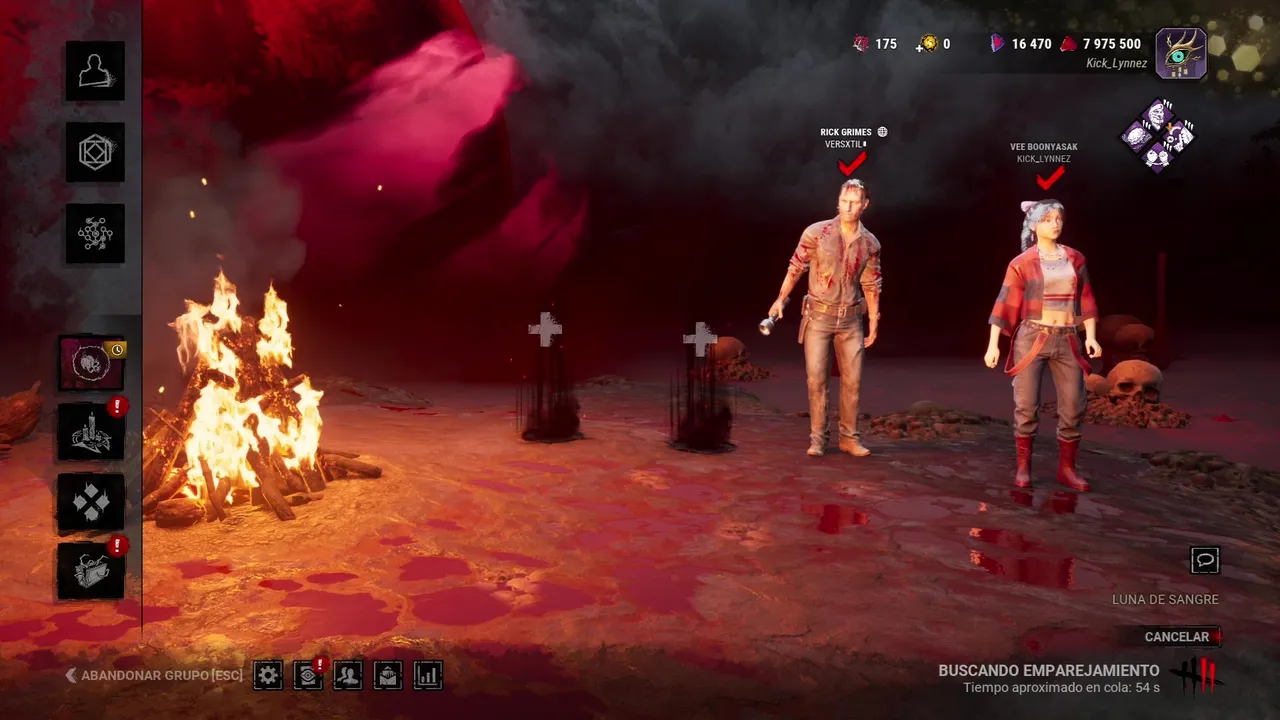Open the character silhouette menu
This screenshot has width=1280, height=720.
pos(95,71)
